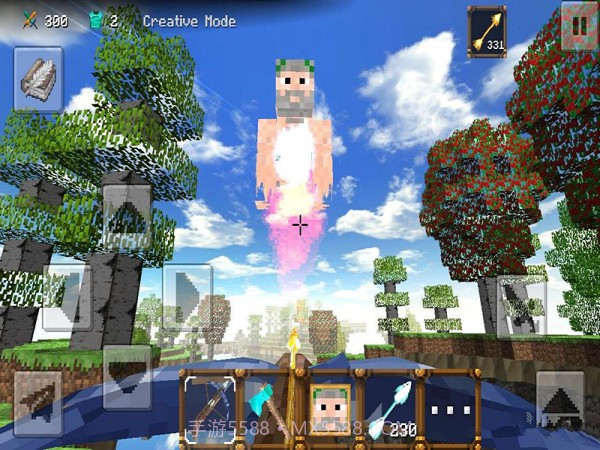Tap the jump up-arrow button
Screen dimensions: 600x450
(559, 401)
